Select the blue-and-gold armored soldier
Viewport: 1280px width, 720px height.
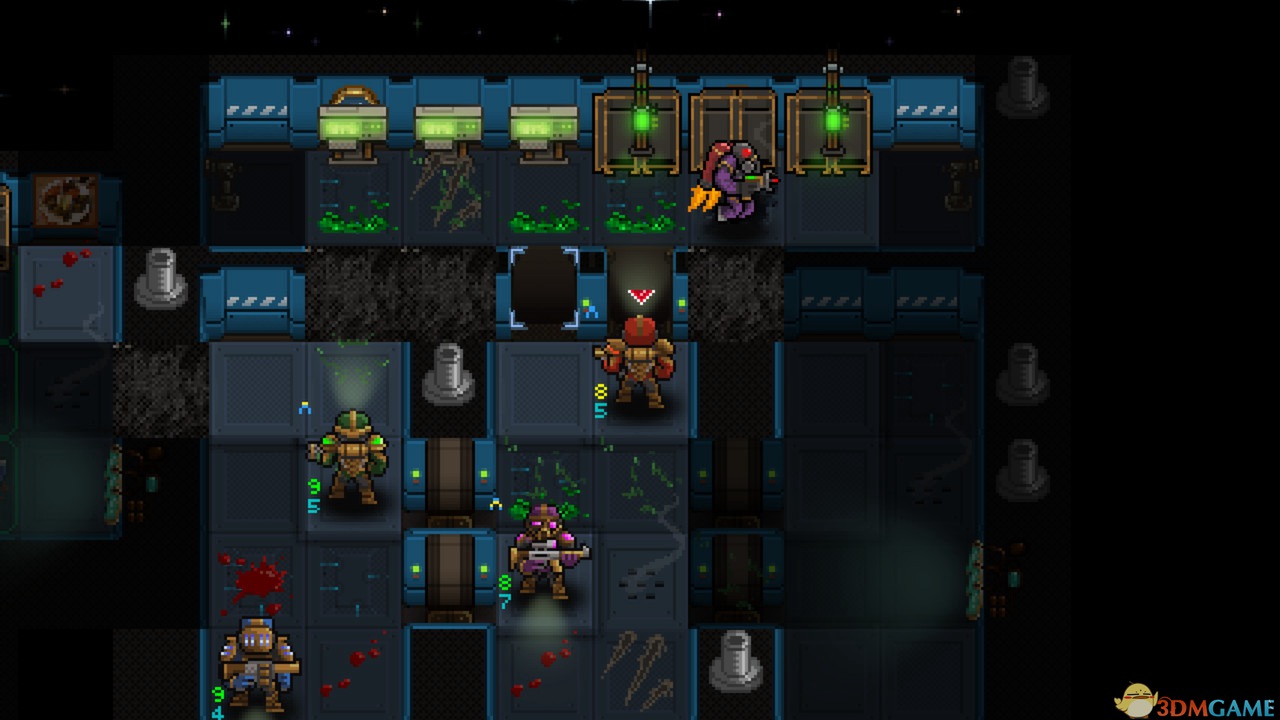(258, 663)
